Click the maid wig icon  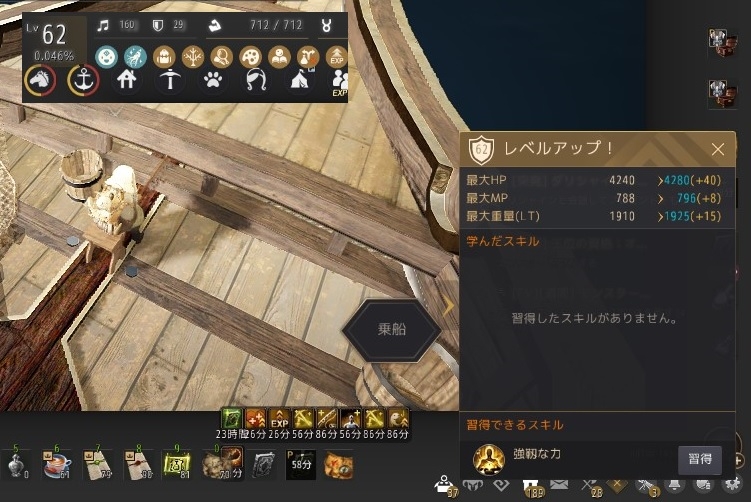tap(254, 80)
